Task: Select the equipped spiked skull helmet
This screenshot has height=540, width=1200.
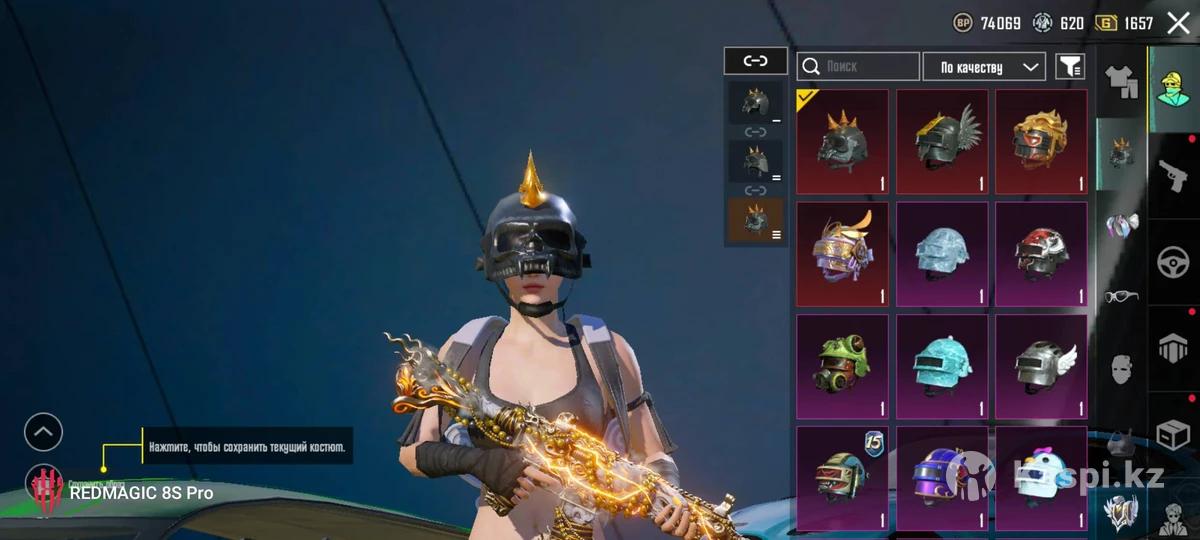Action: click(842, 141)
